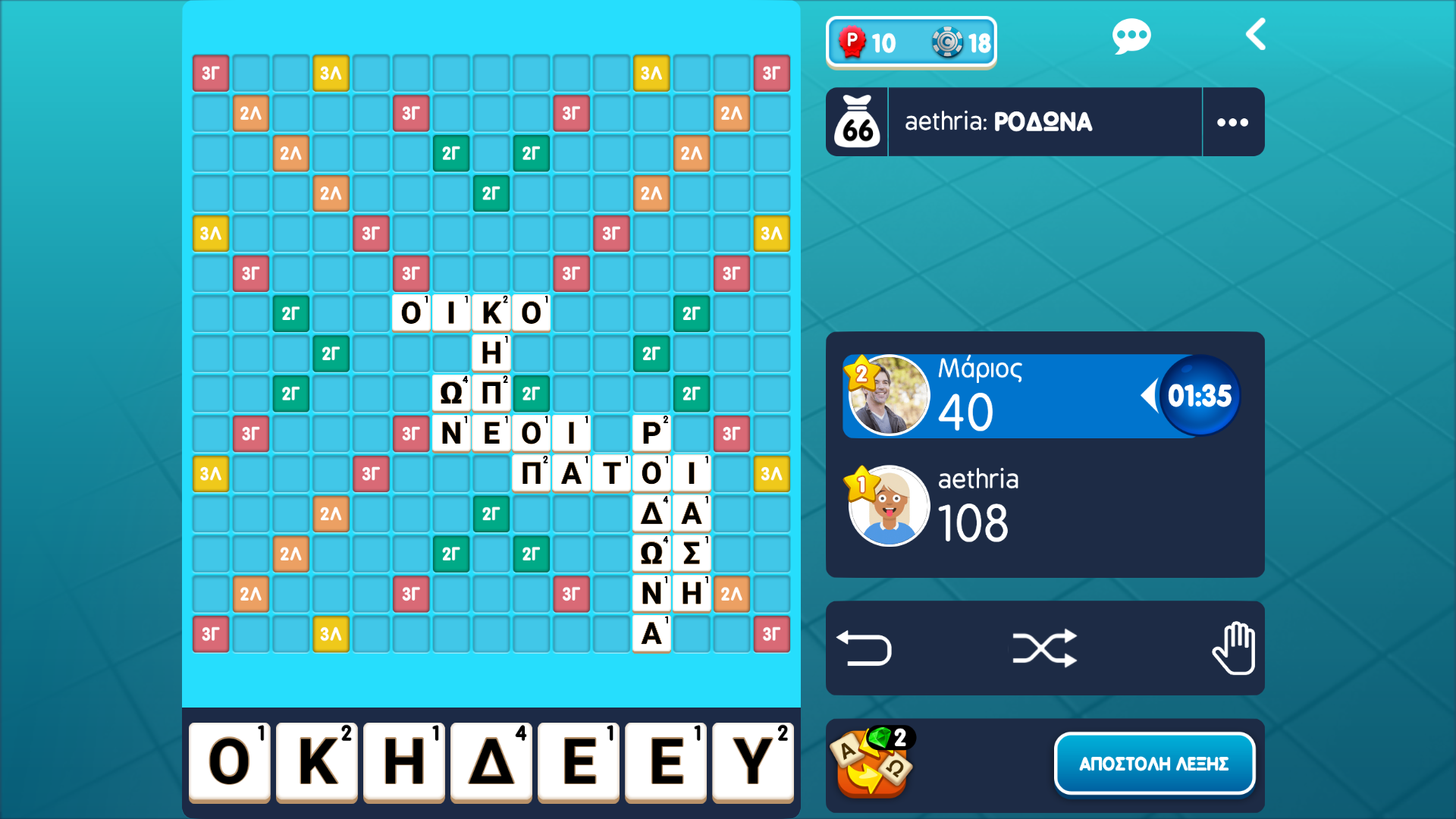Click the 01:35 turn timer
The image size is (1456, 819).
pyautogui.click(x=1199, y=394)
